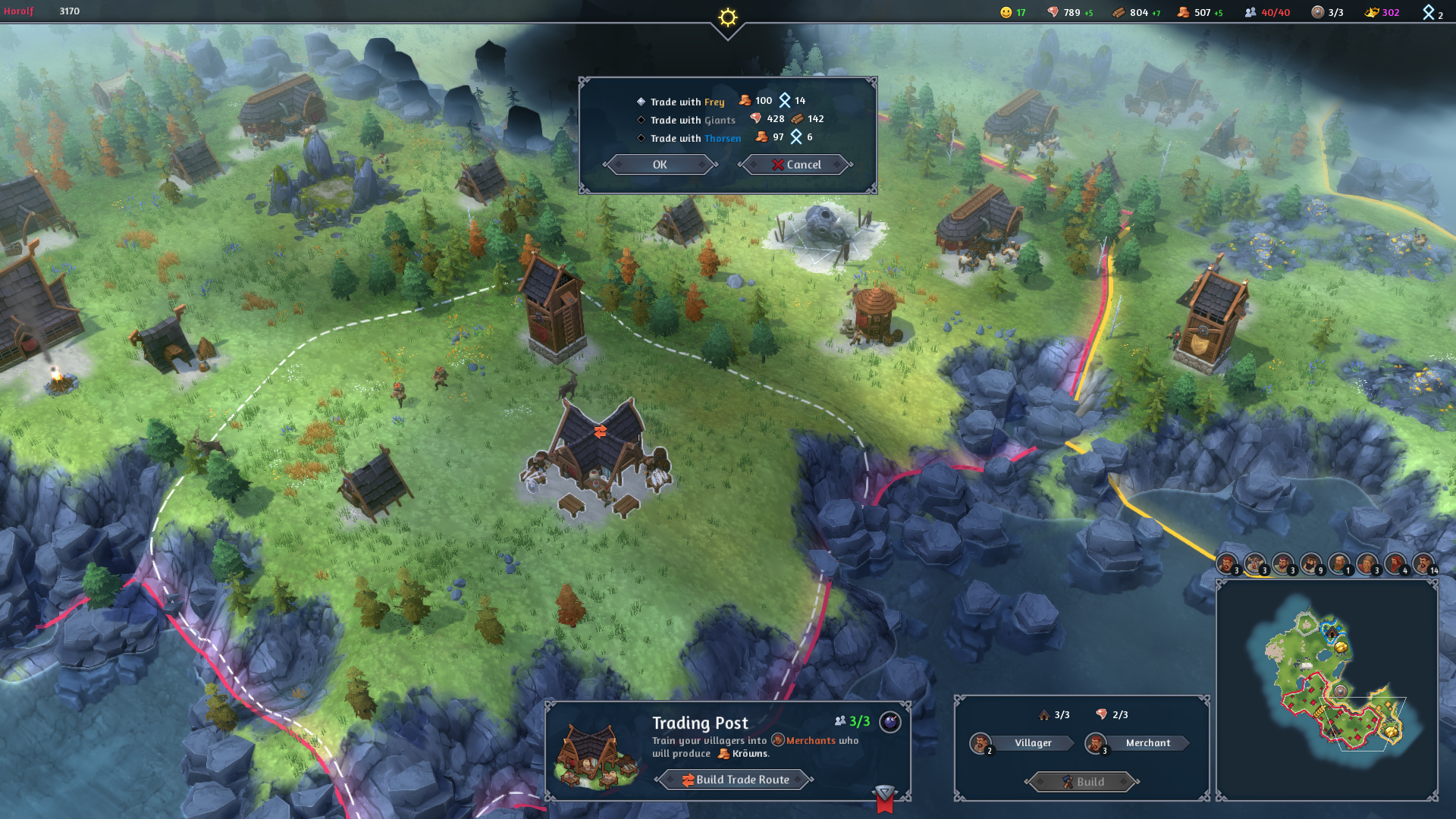1456x819 pixels.
Task: Select the unit portrait with count 14
Action: (x=1423, y=564)
